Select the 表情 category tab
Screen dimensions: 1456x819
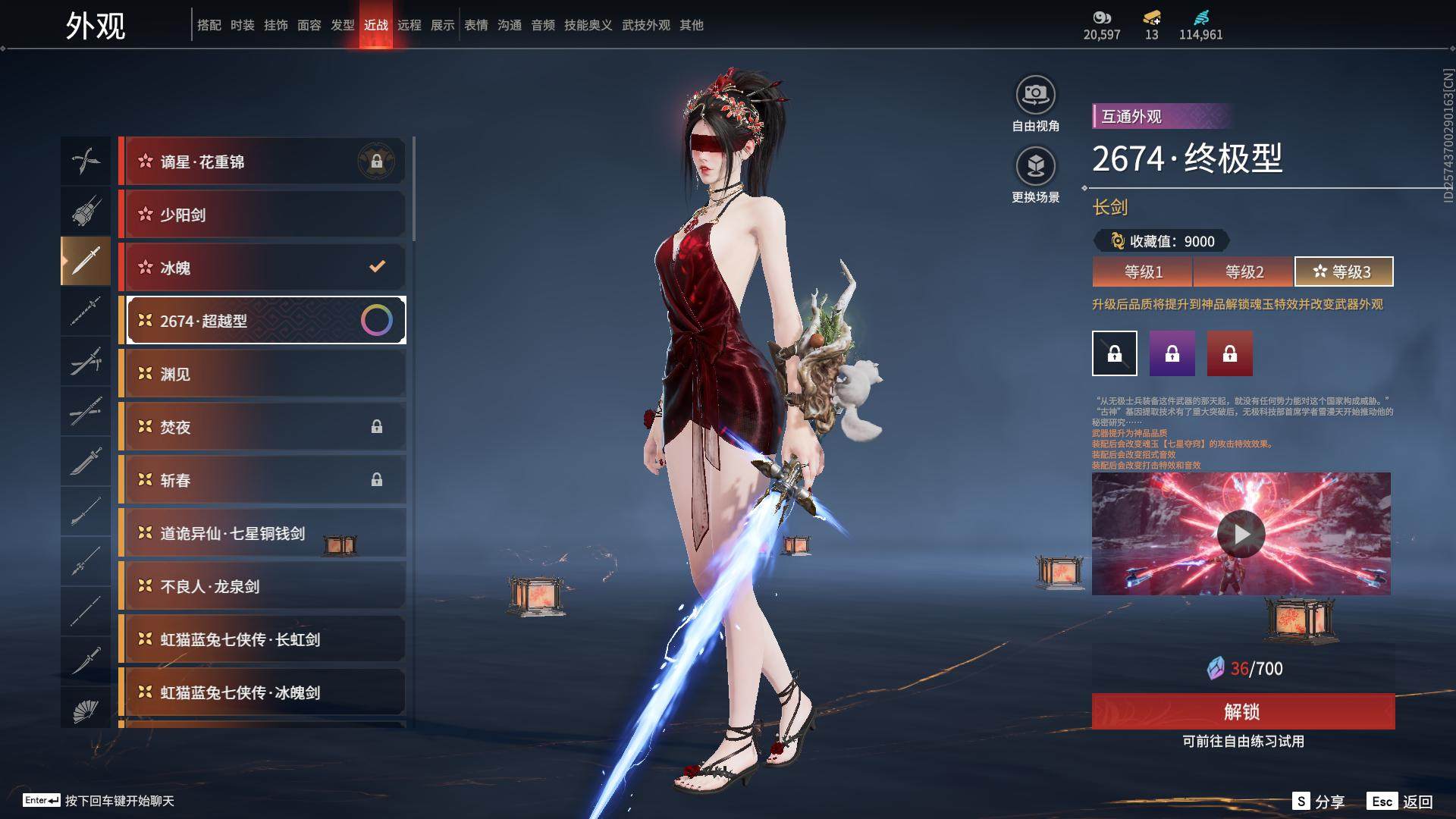(476, 25)
